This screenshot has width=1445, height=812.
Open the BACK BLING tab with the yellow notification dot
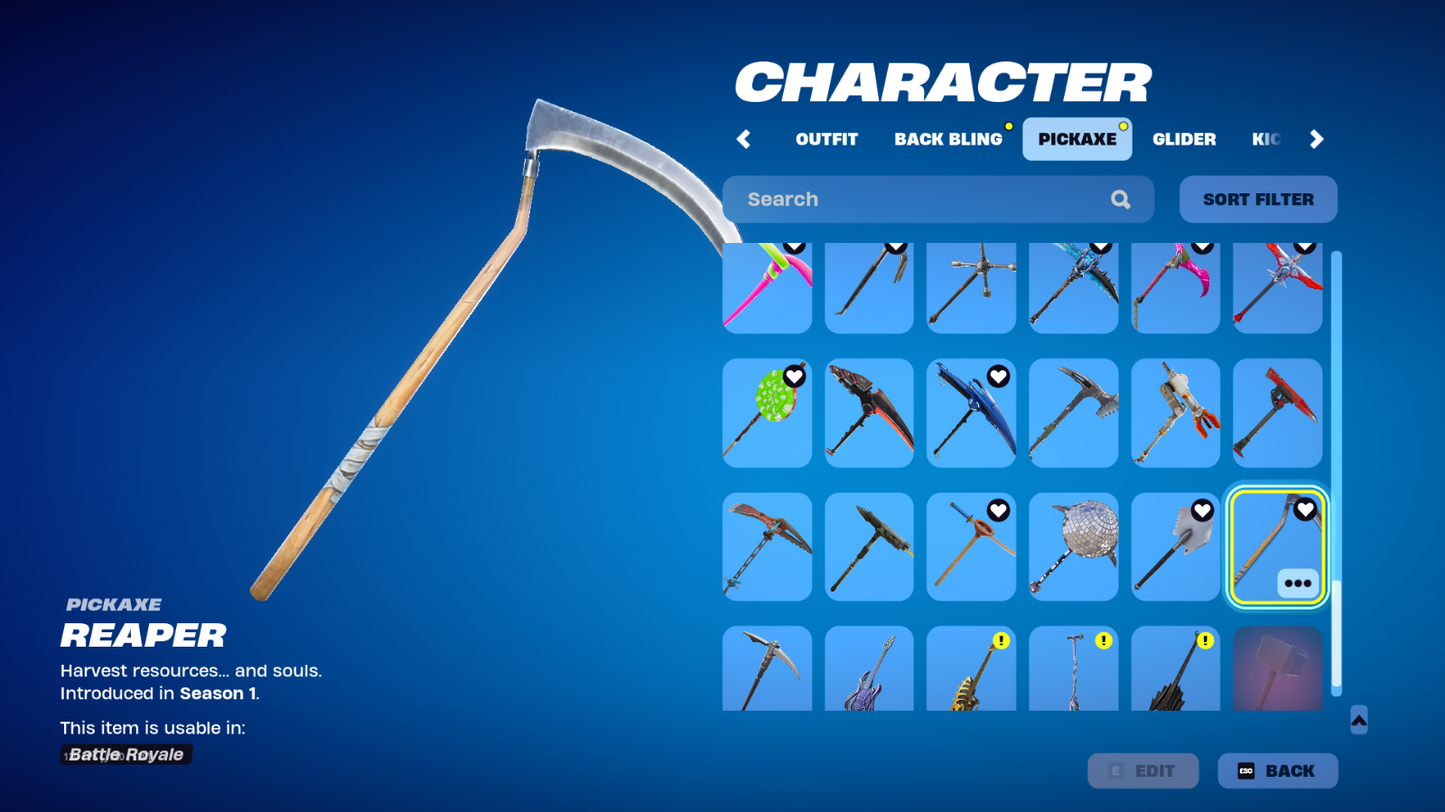tap(947, 139)
